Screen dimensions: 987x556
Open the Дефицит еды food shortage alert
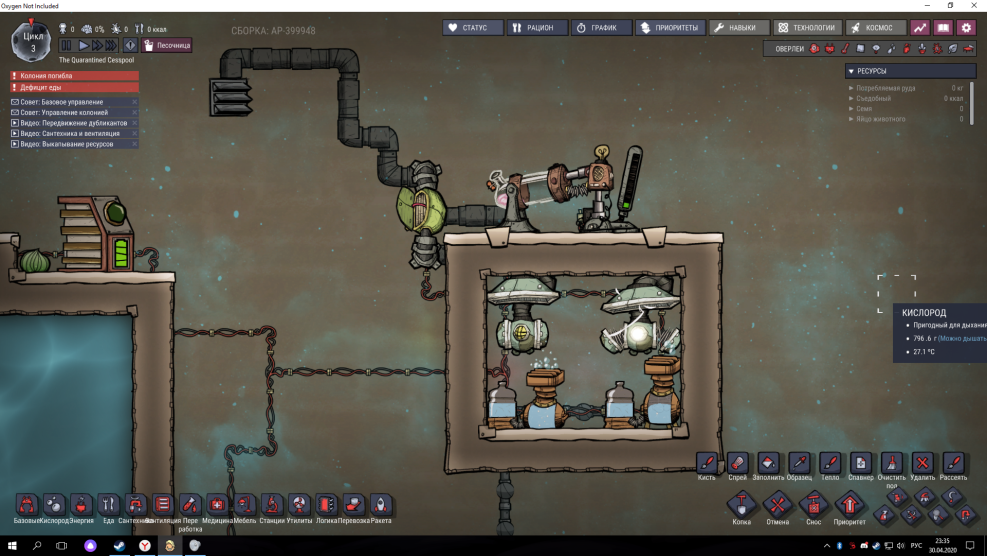[x=74, y=87]
